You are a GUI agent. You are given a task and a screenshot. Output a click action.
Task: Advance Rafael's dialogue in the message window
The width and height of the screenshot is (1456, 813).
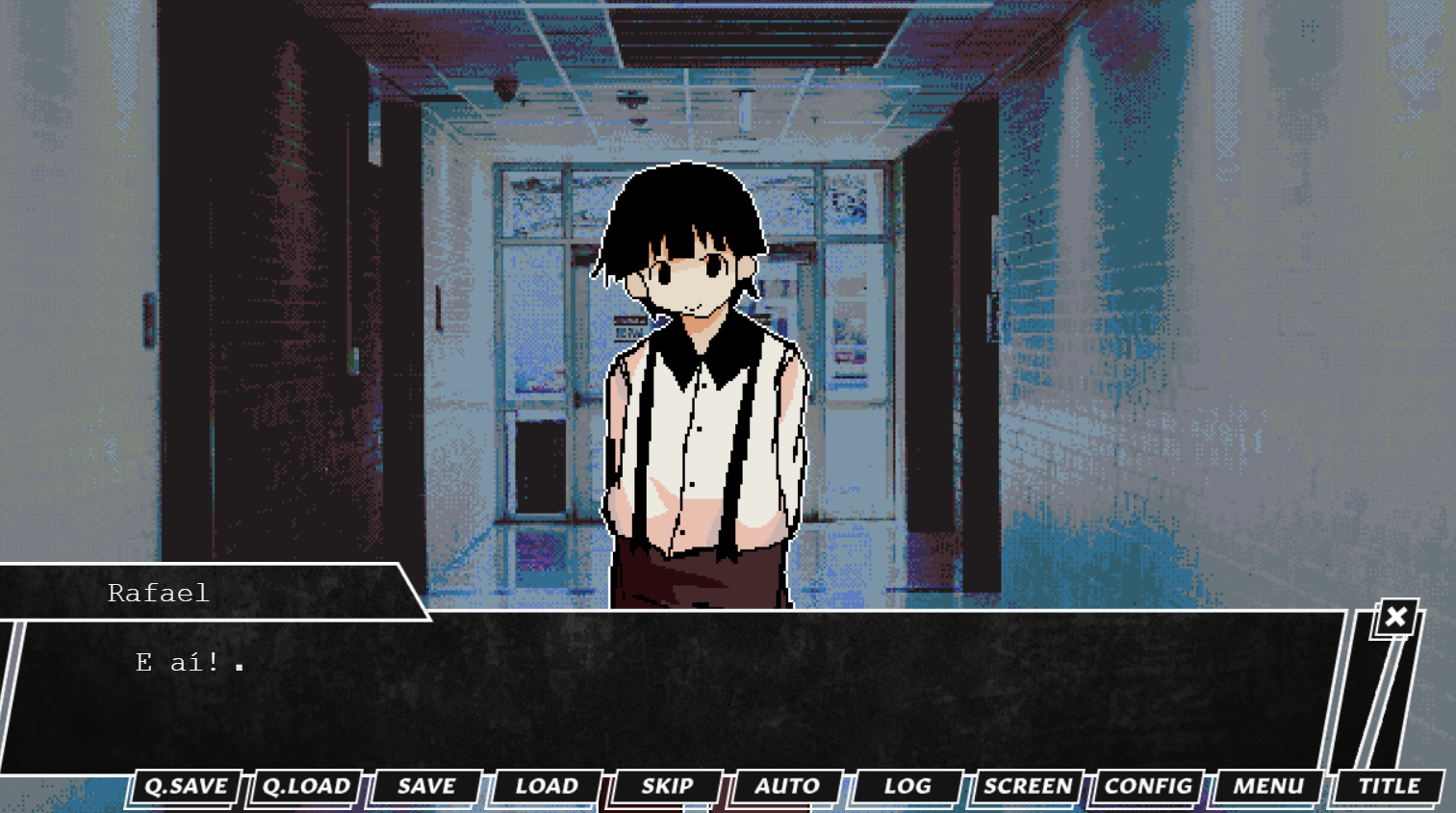(674, 693)
